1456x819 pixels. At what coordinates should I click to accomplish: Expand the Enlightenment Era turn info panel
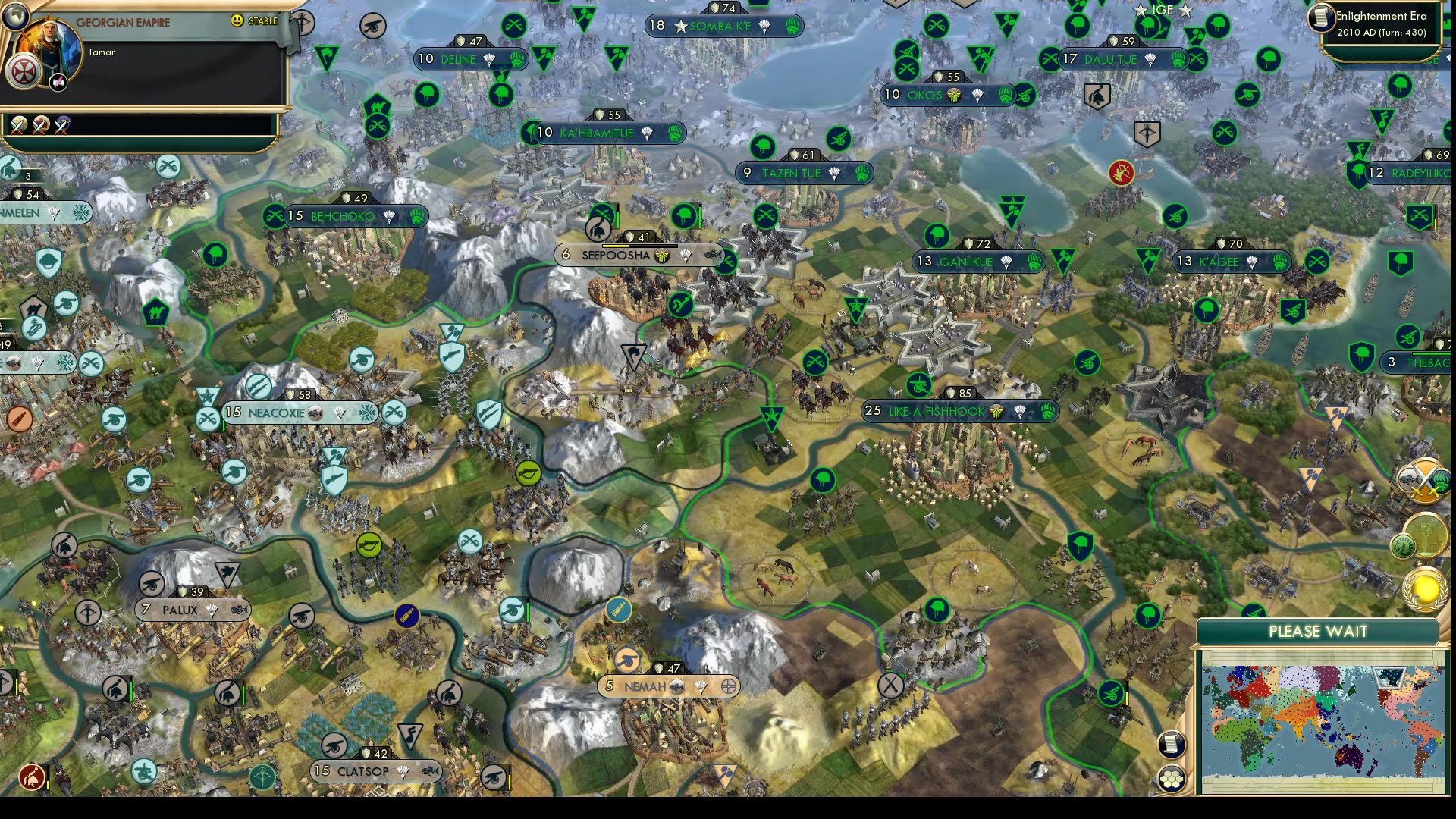click(x=1380, y=23)
